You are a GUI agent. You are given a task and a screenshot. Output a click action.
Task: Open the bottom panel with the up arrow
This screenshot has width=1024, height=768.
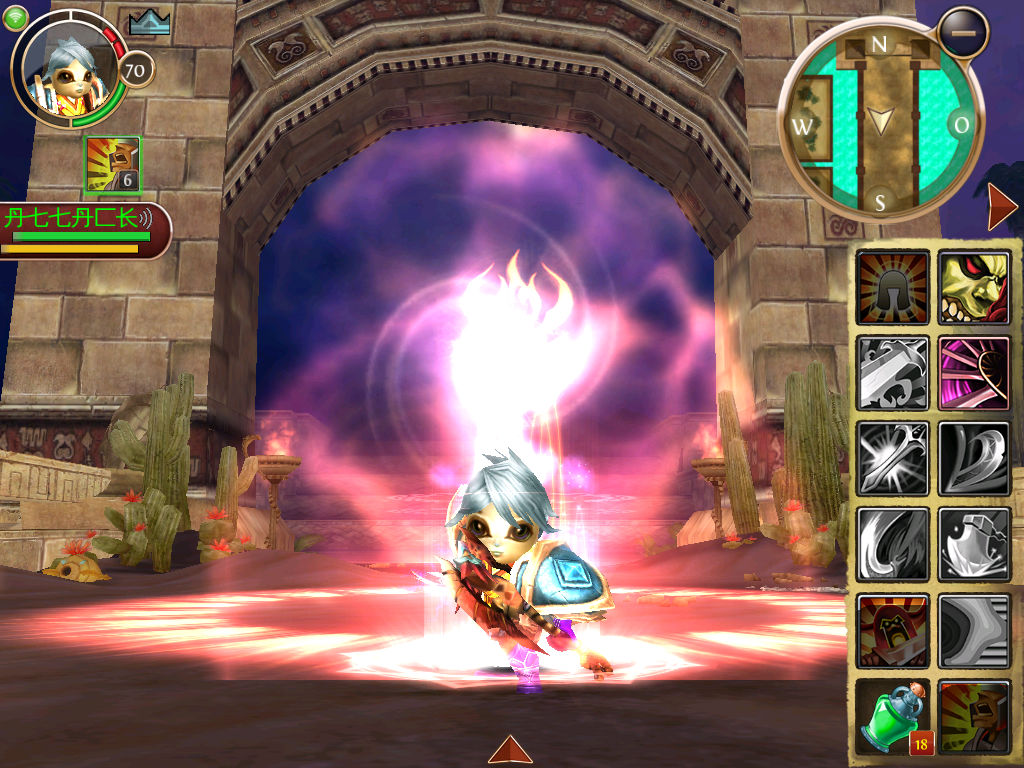(x=510, y=749)
